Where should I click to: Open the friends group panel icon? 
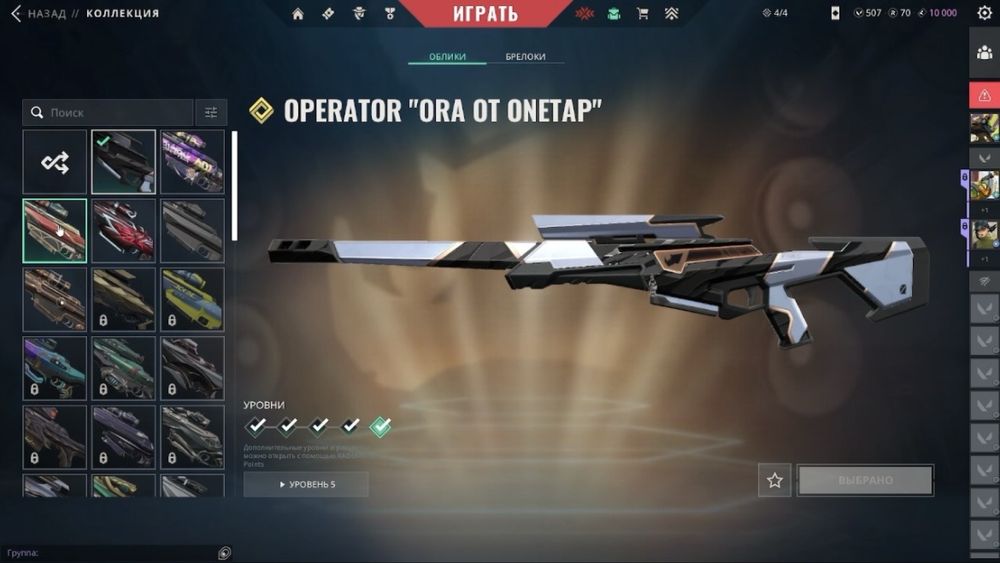tap(984, 53)
